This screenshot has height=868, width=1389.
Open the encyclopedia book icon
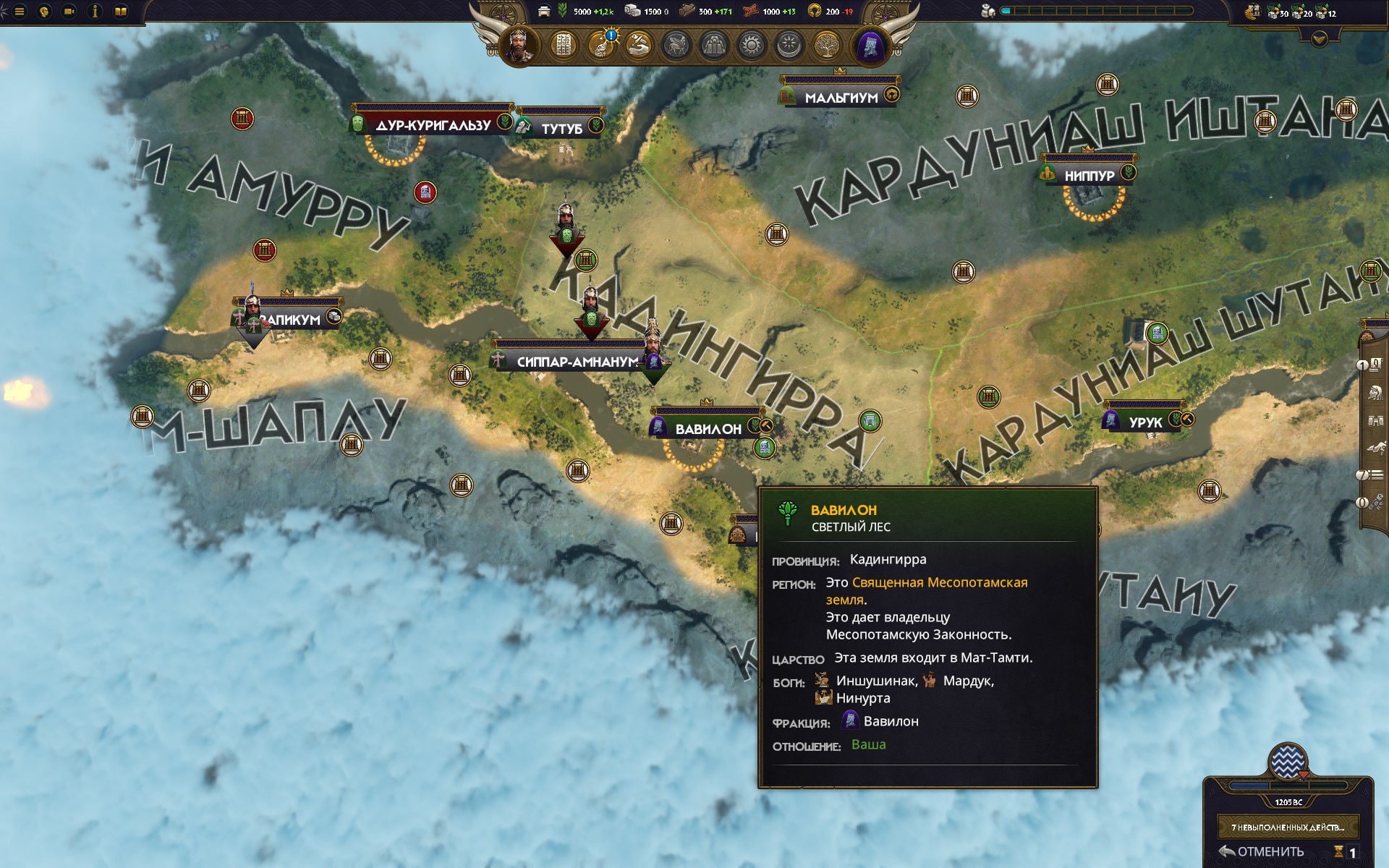point(121,12)
